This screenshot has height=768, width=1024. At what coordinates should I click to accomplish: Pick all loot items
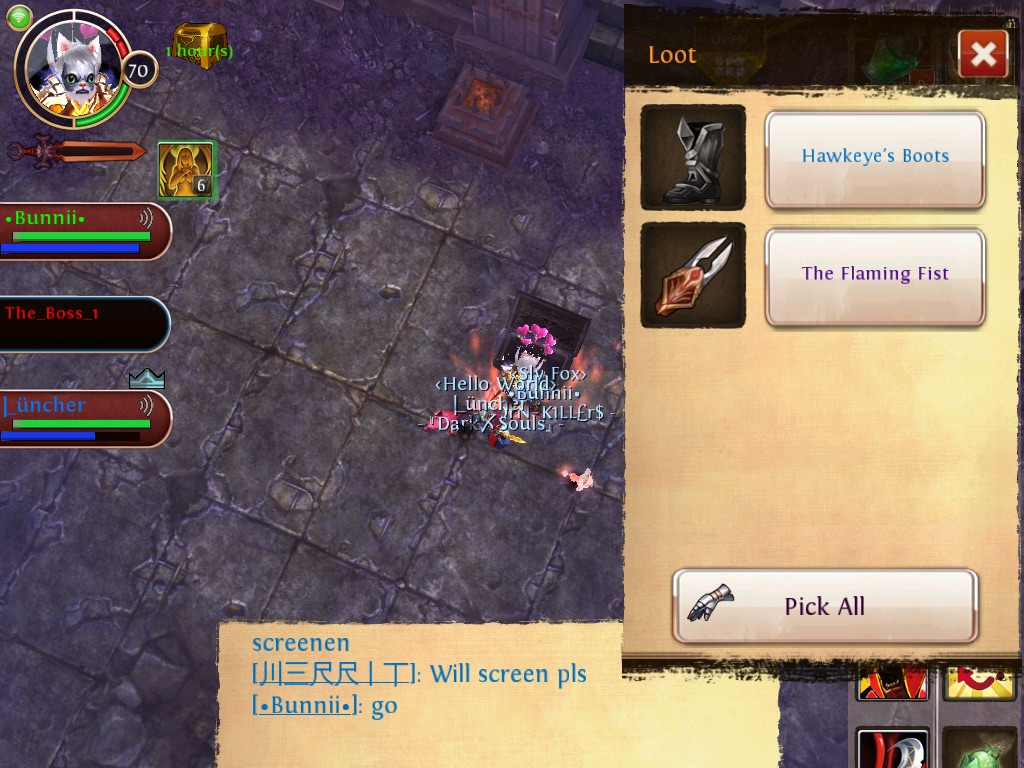(x=825, y=606)
